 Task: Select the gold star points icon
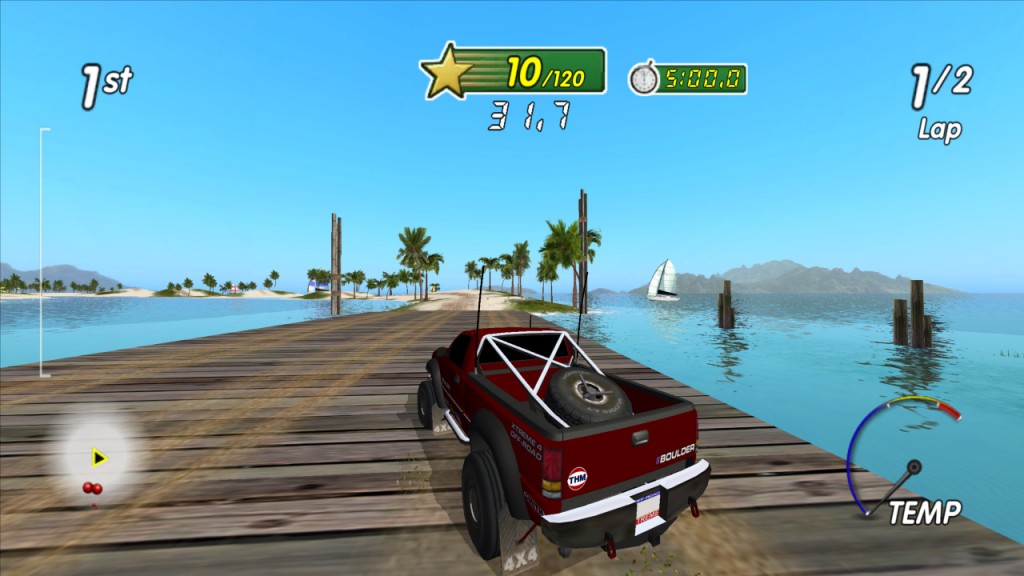click(x=447, y=71)
